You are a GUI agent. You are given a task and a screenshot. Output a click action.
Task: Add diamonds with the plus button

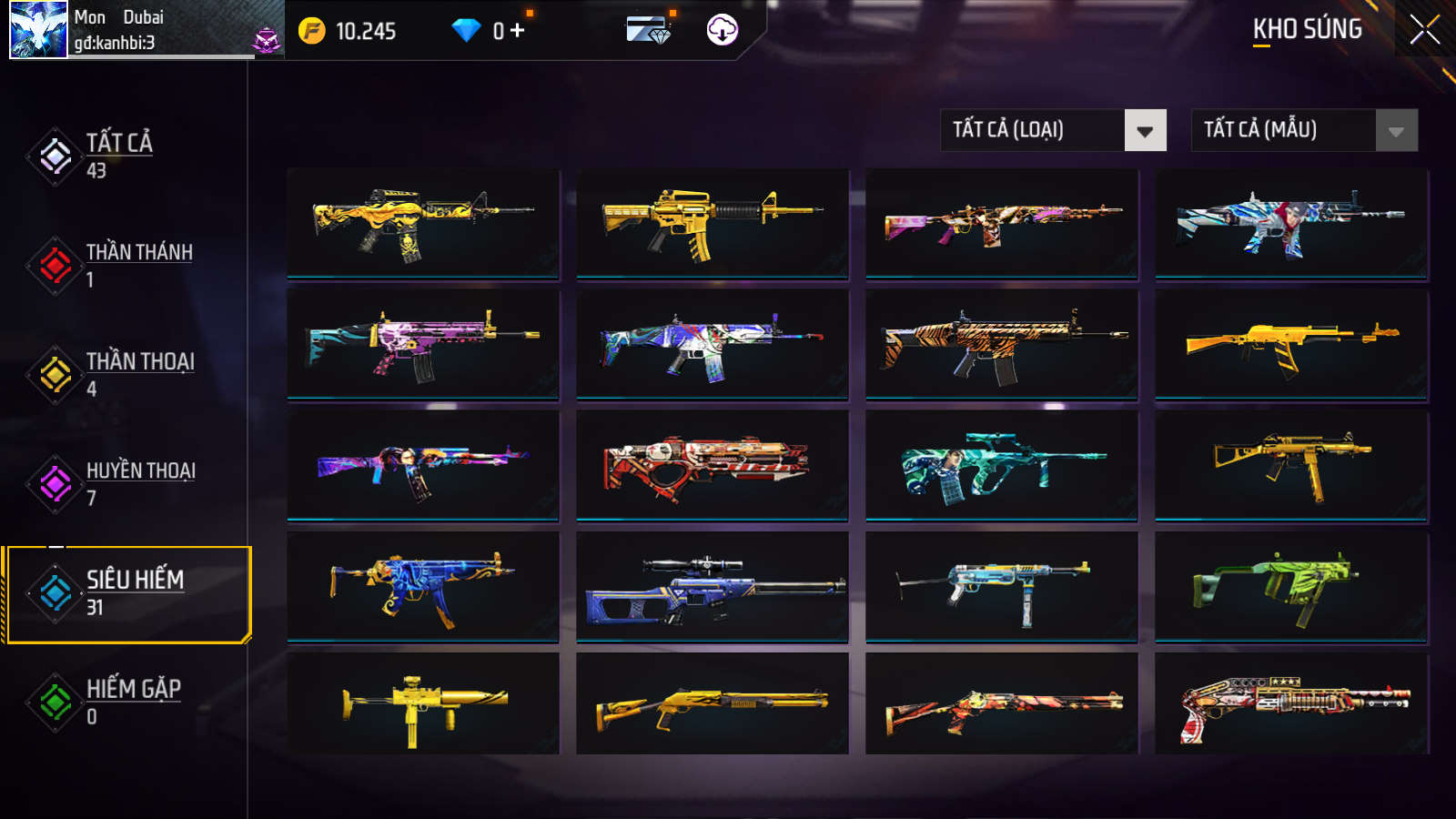click(x=517, y=31)
